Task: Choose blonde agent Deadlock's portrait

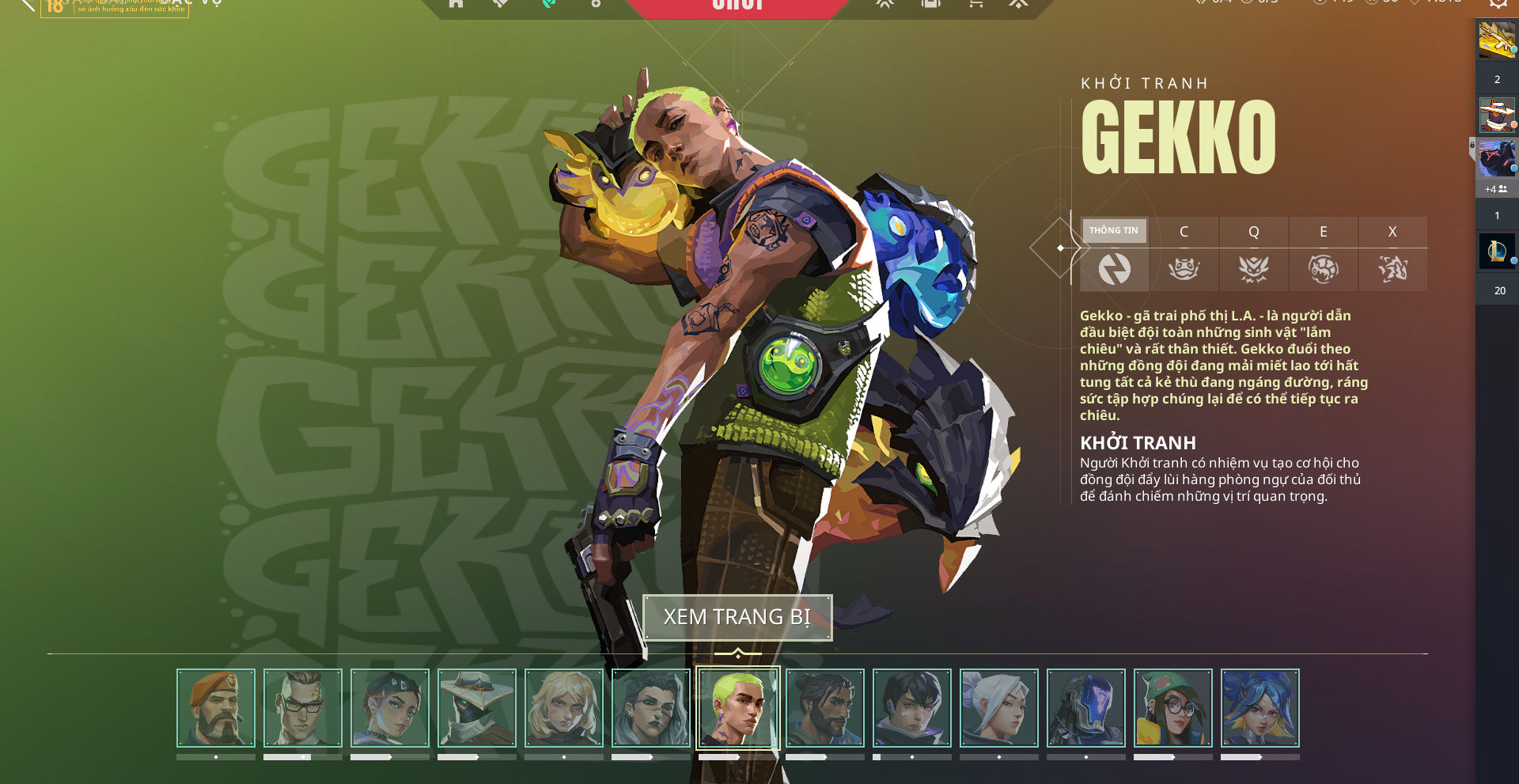Action: coord(564,708)
